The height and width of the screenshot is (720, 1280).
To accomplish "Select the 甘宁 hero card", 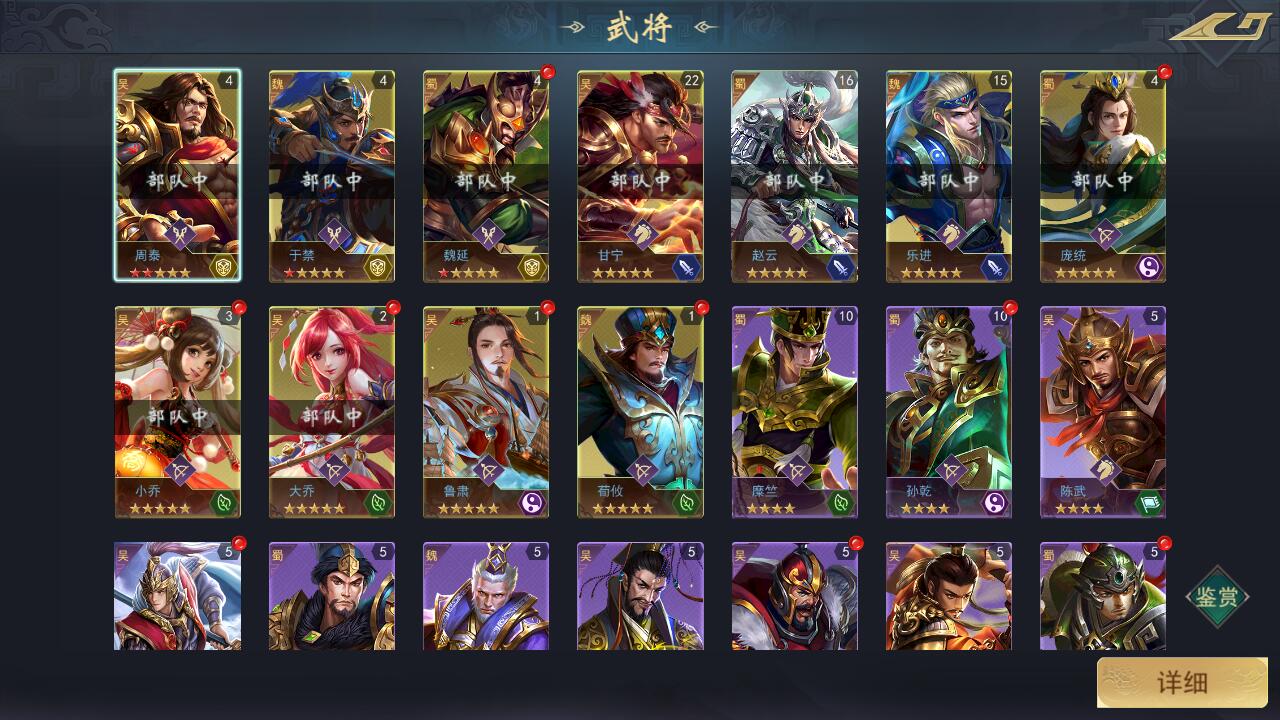I will (x=640, y=175).
